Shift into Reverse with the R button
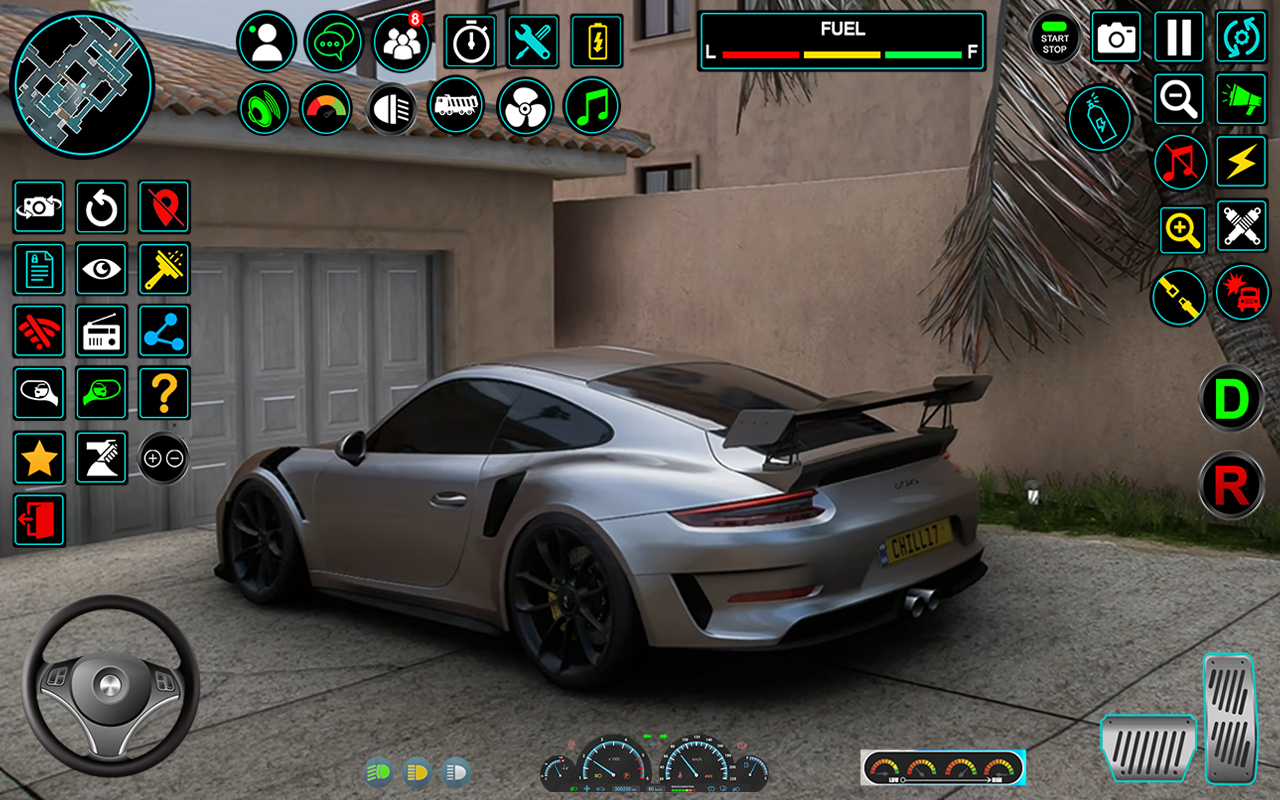 click(x=1231, y=486)
